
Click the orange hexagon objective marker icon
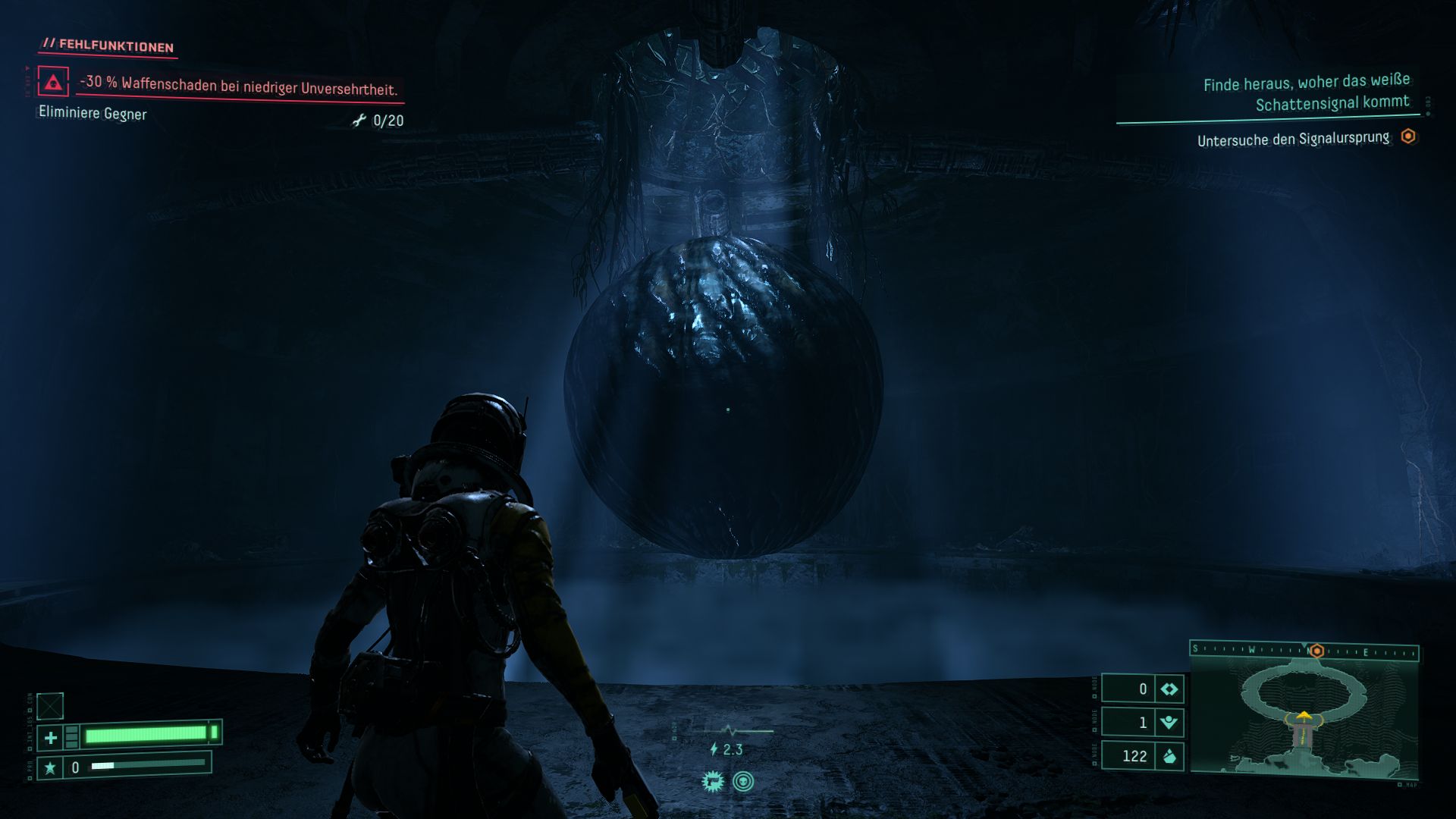(1408, 136)
